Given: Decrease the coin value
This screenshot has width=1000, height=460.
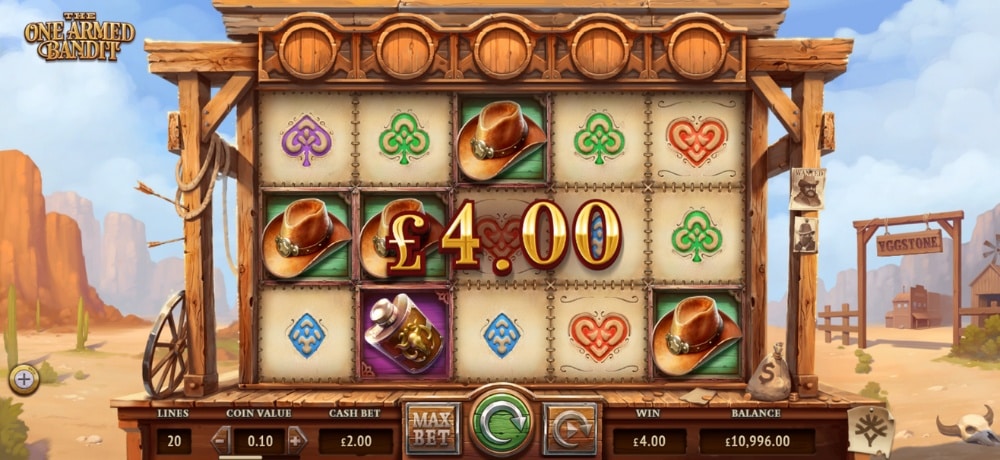Looking at the screenshot, I should tap(221, 439).
